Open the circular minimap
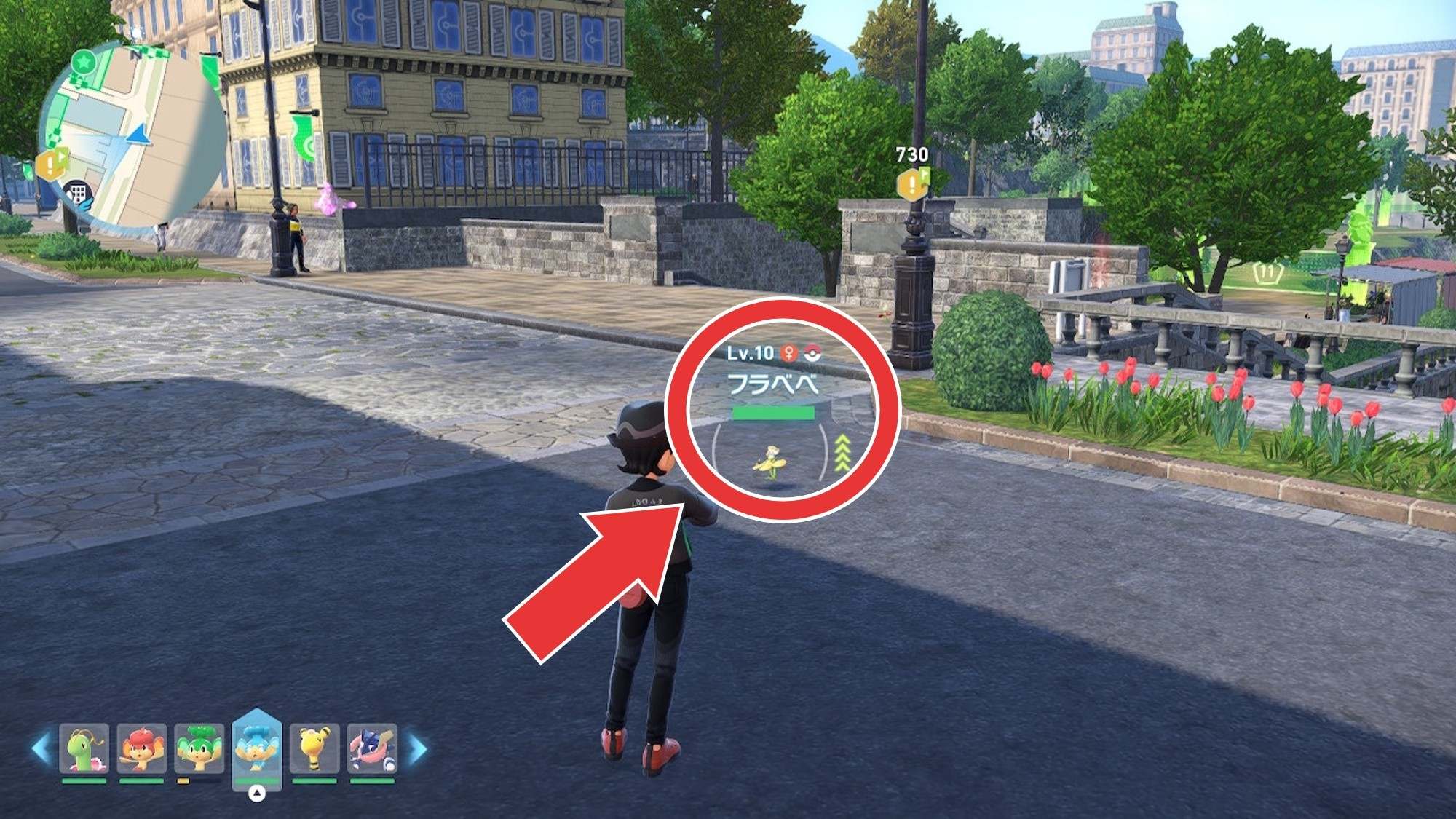The height and width of the screenshot is (819, 1456). tap(135, 135)
